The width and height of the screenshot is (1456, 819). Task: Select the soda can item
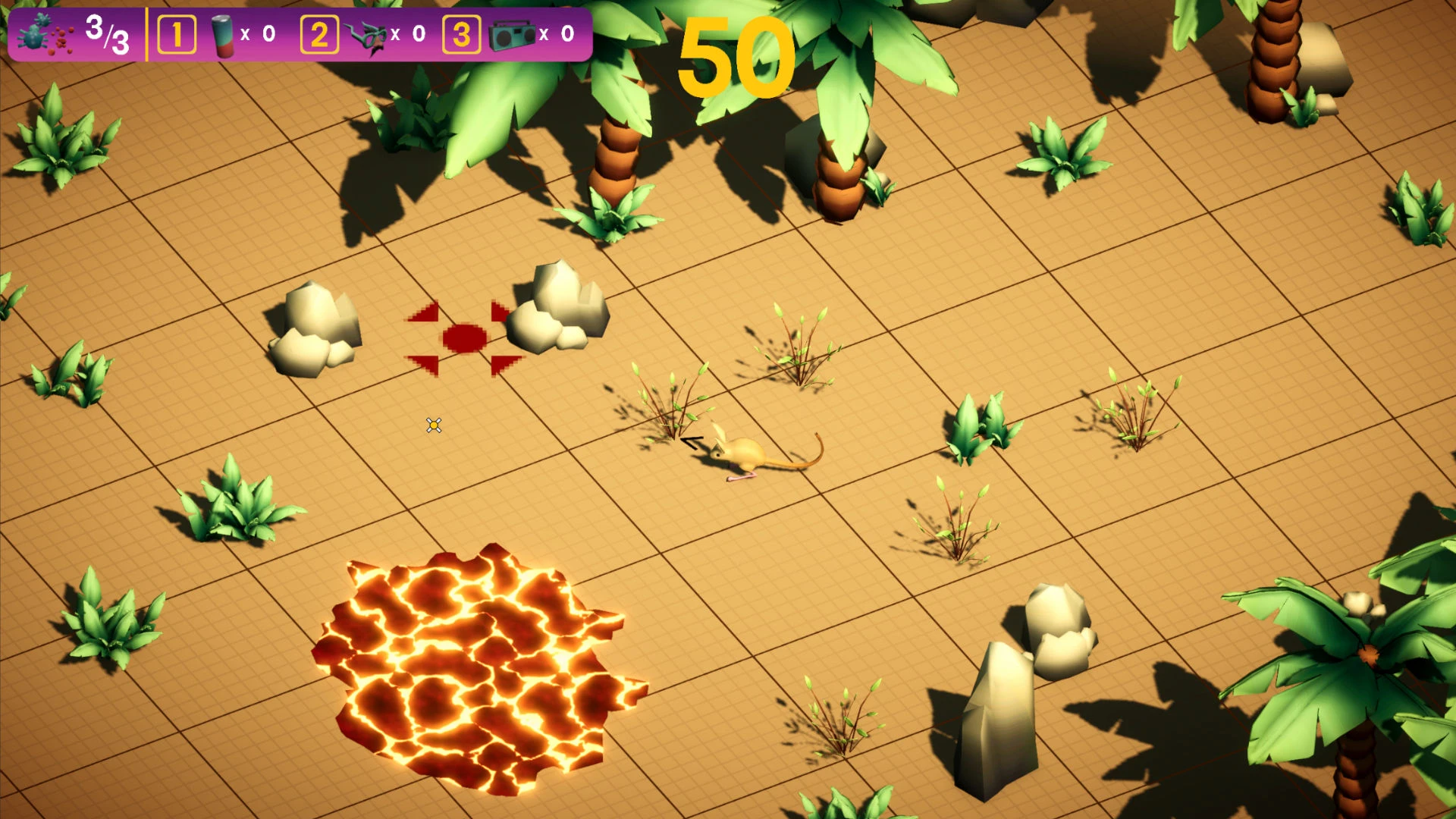(x=223, y=36)
